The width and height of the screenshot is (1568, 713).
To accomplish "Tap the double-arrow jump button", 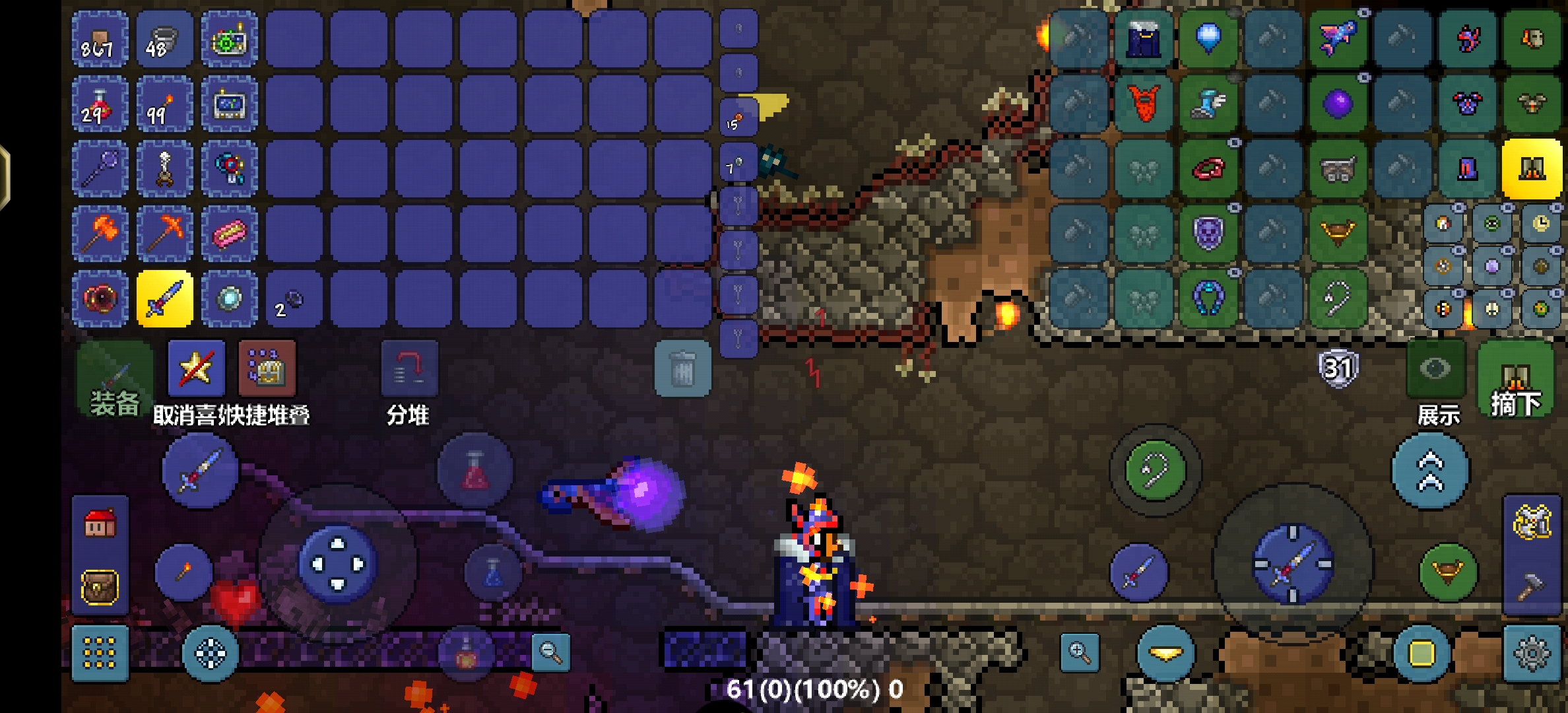I will pyautogui.click(x=1430, y=471).
